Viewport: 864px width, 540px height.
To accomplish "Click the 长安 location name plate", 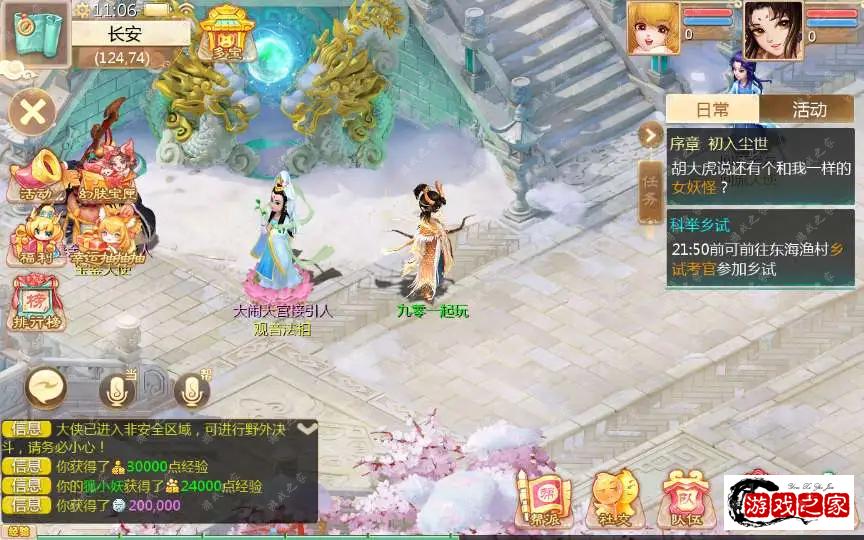I will [131, 33].
